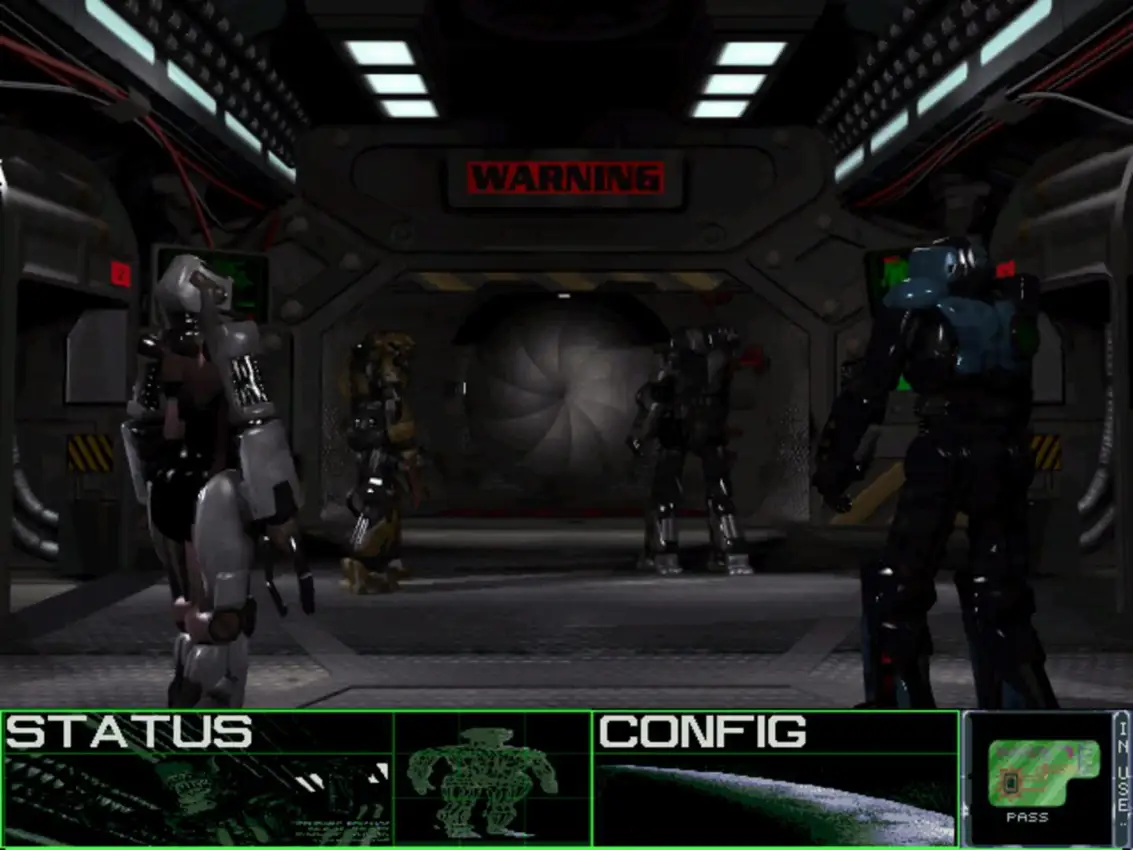1133x850 pixels.
Task: Select the green wireframe robot display
Action: (x=492, y=778)
